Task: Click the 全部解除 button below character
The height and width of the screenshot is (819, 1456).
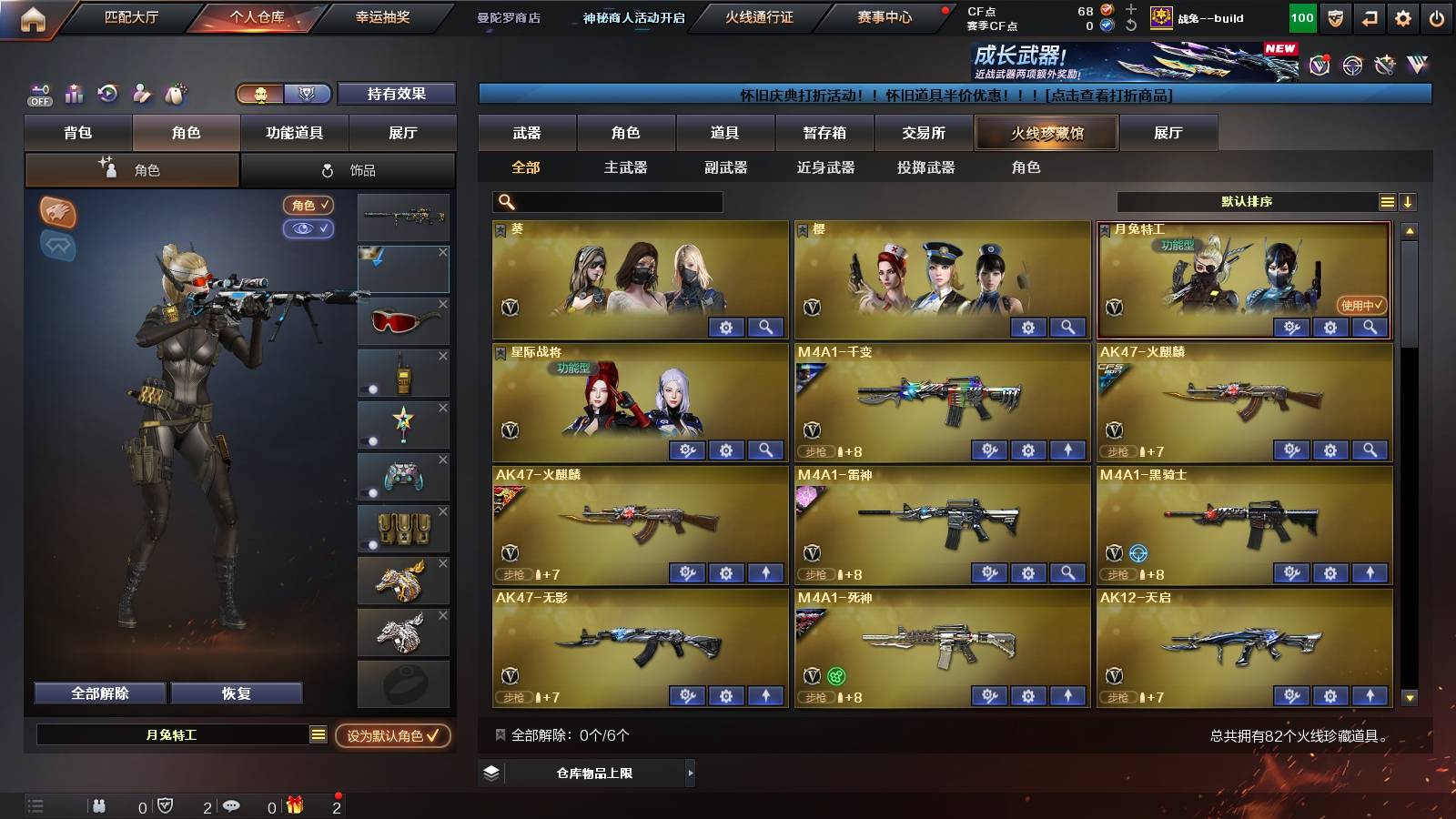Action: 98,693
